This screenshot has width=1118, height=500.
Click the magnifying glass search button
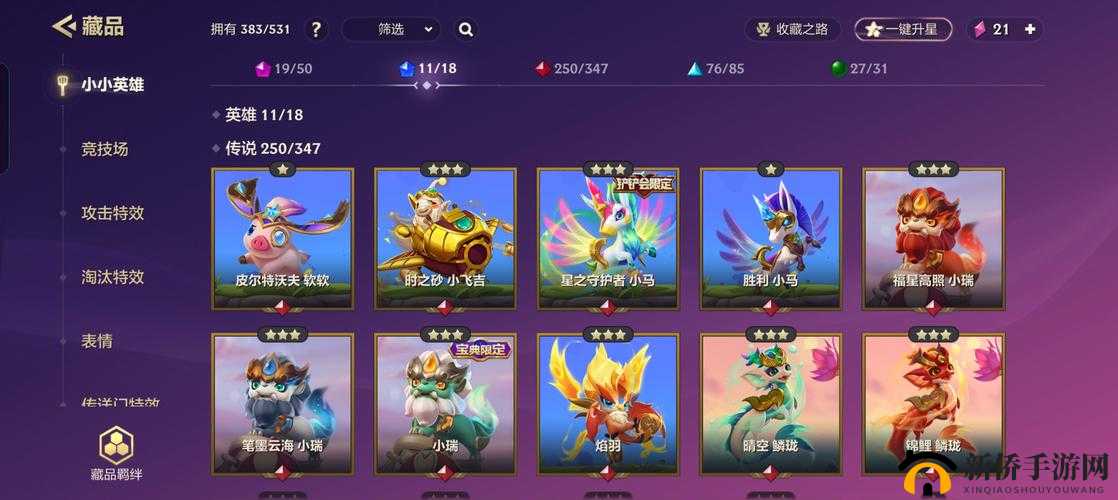point(466,29)
